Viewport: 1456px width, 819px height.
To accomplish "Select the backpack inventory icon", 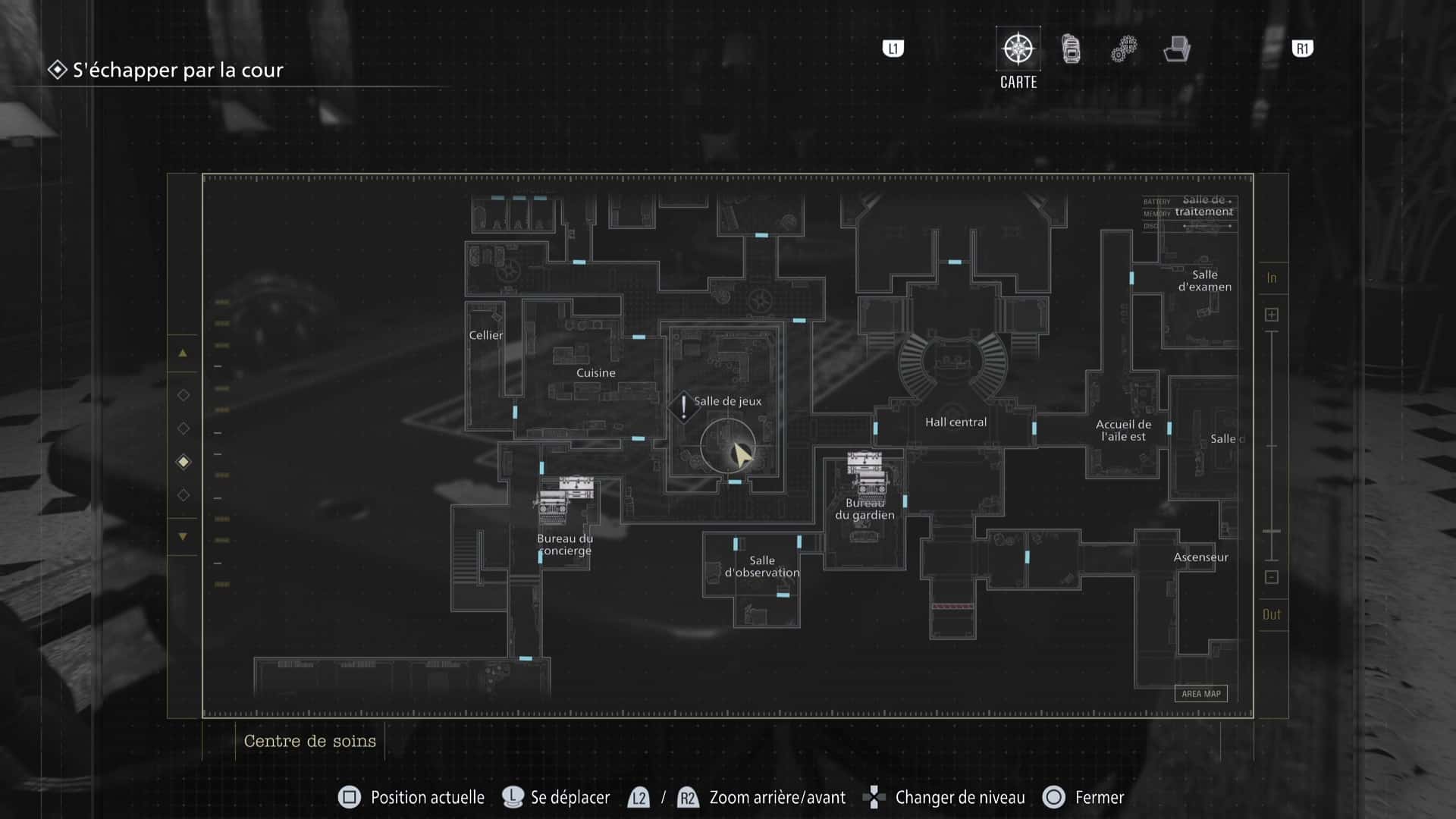I will pos(1070,48).
